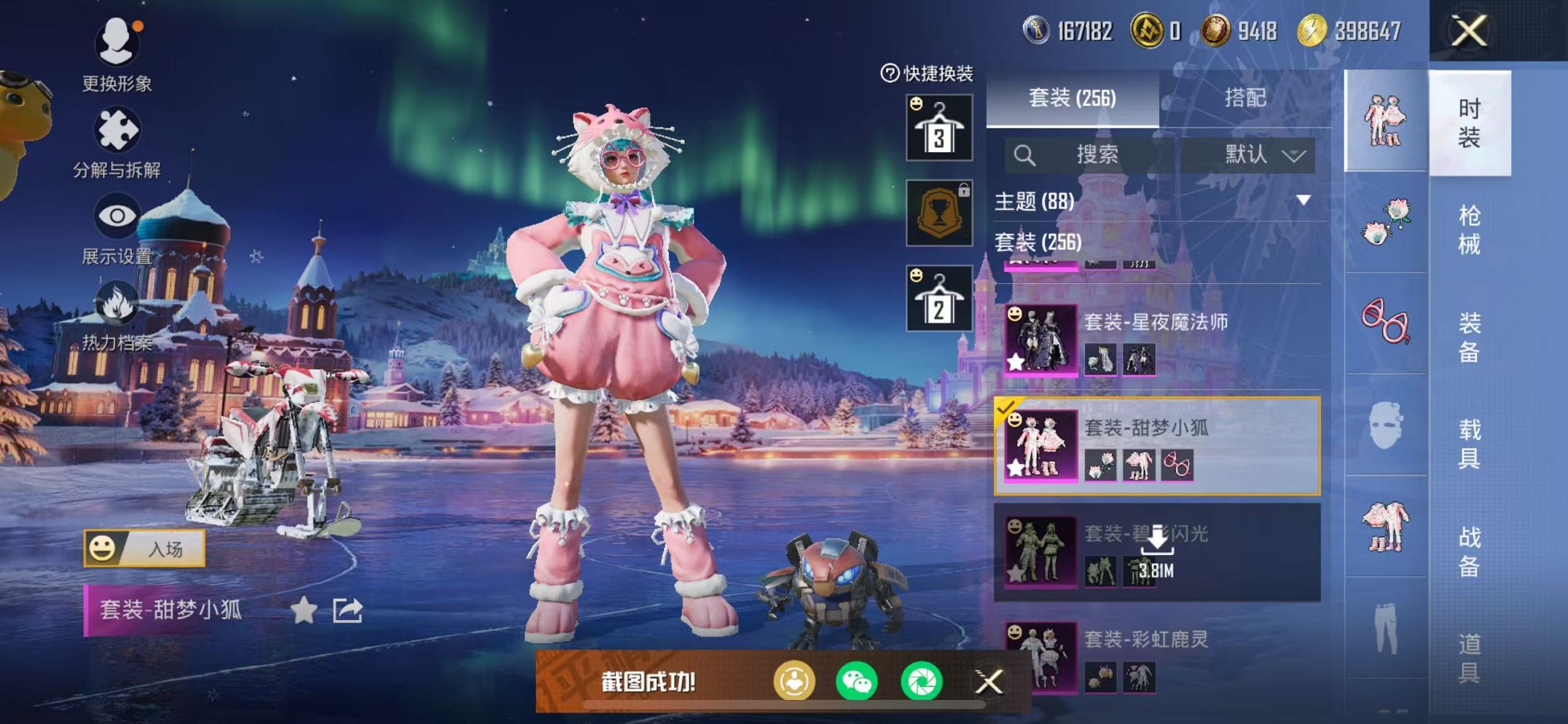Favorite the outfit with the star icon

point(304,610)
